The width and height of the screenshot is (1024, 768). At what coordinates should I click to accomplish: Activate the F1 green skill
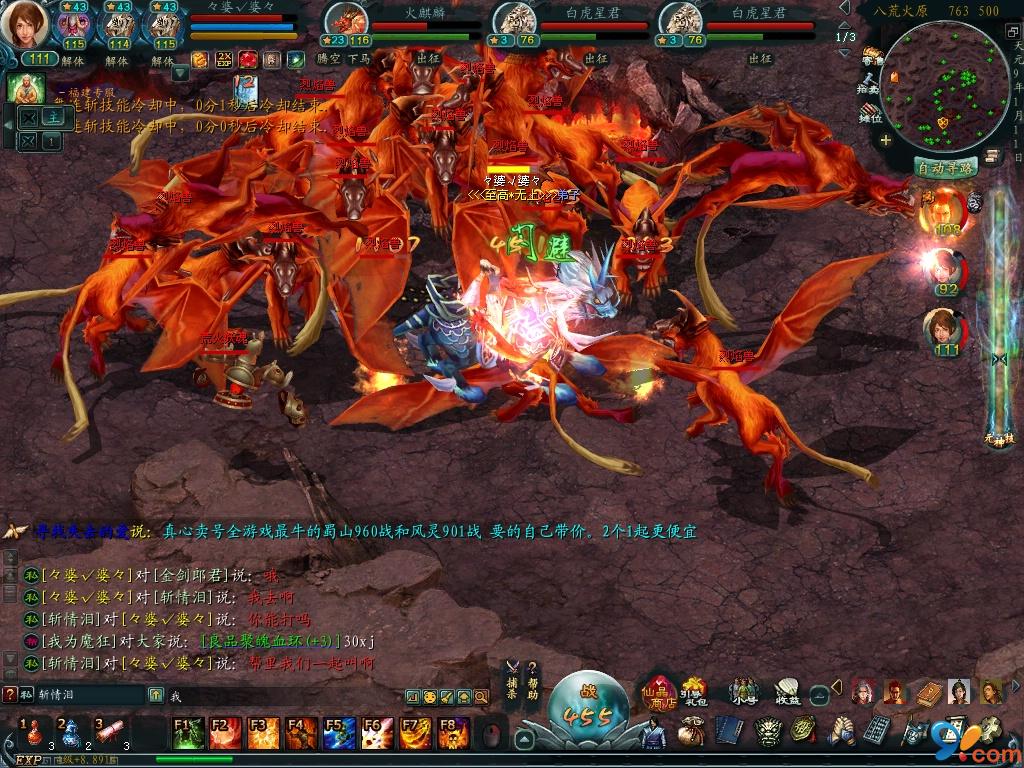[x=188, y=733]
